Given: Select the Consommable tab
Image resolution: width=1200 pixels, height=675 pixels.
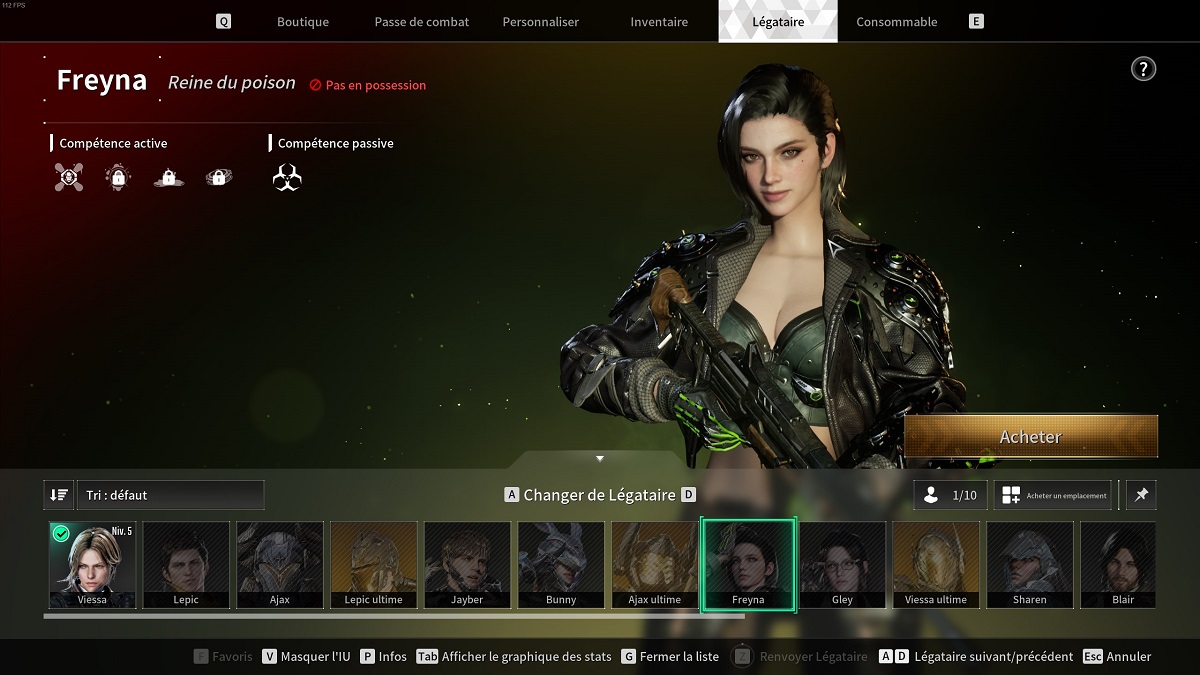Looking at the screenshot, I should (x=897, y=22).
